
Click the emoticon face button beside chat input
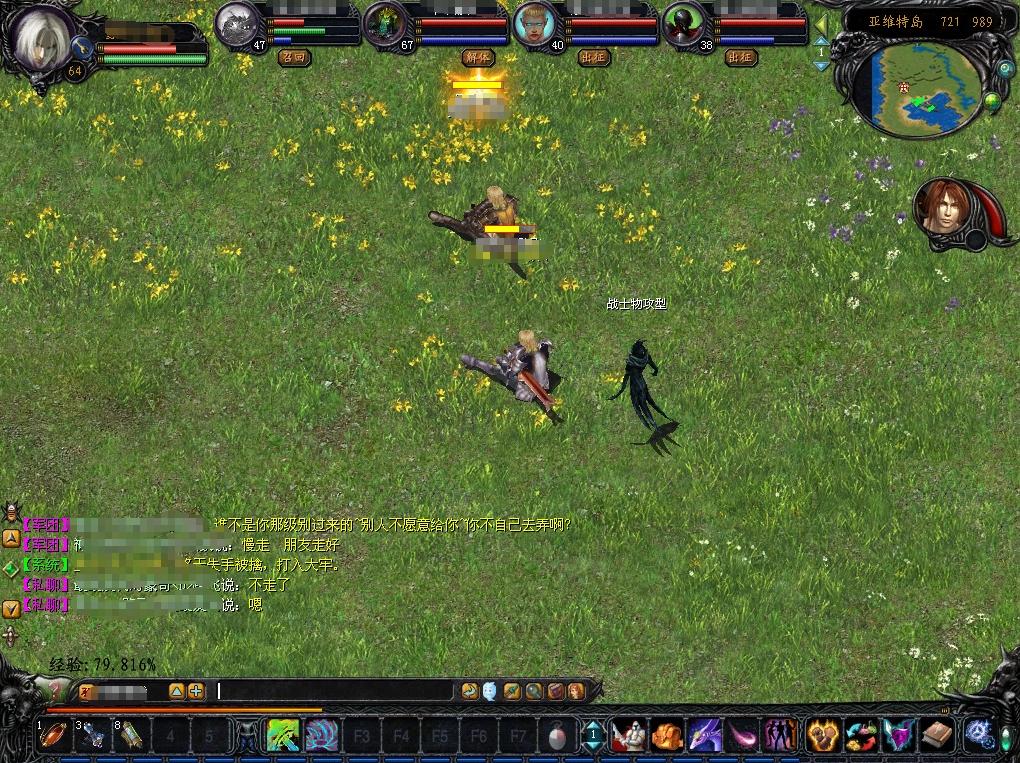coord(489,690)
